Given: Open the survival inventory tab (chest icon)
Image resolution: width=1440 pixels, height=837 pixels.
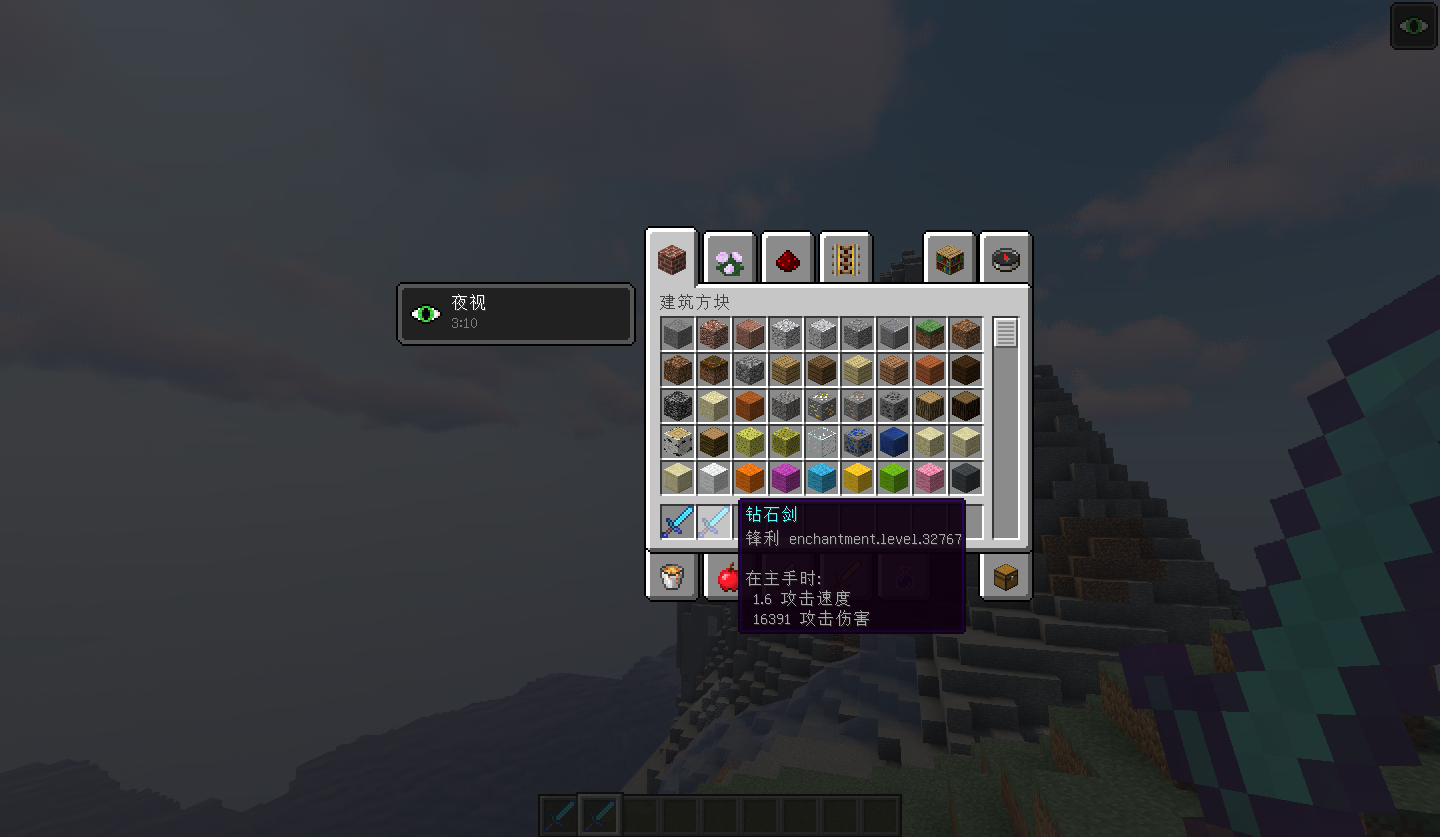Looking at the screenshot, I should 1006,577.
